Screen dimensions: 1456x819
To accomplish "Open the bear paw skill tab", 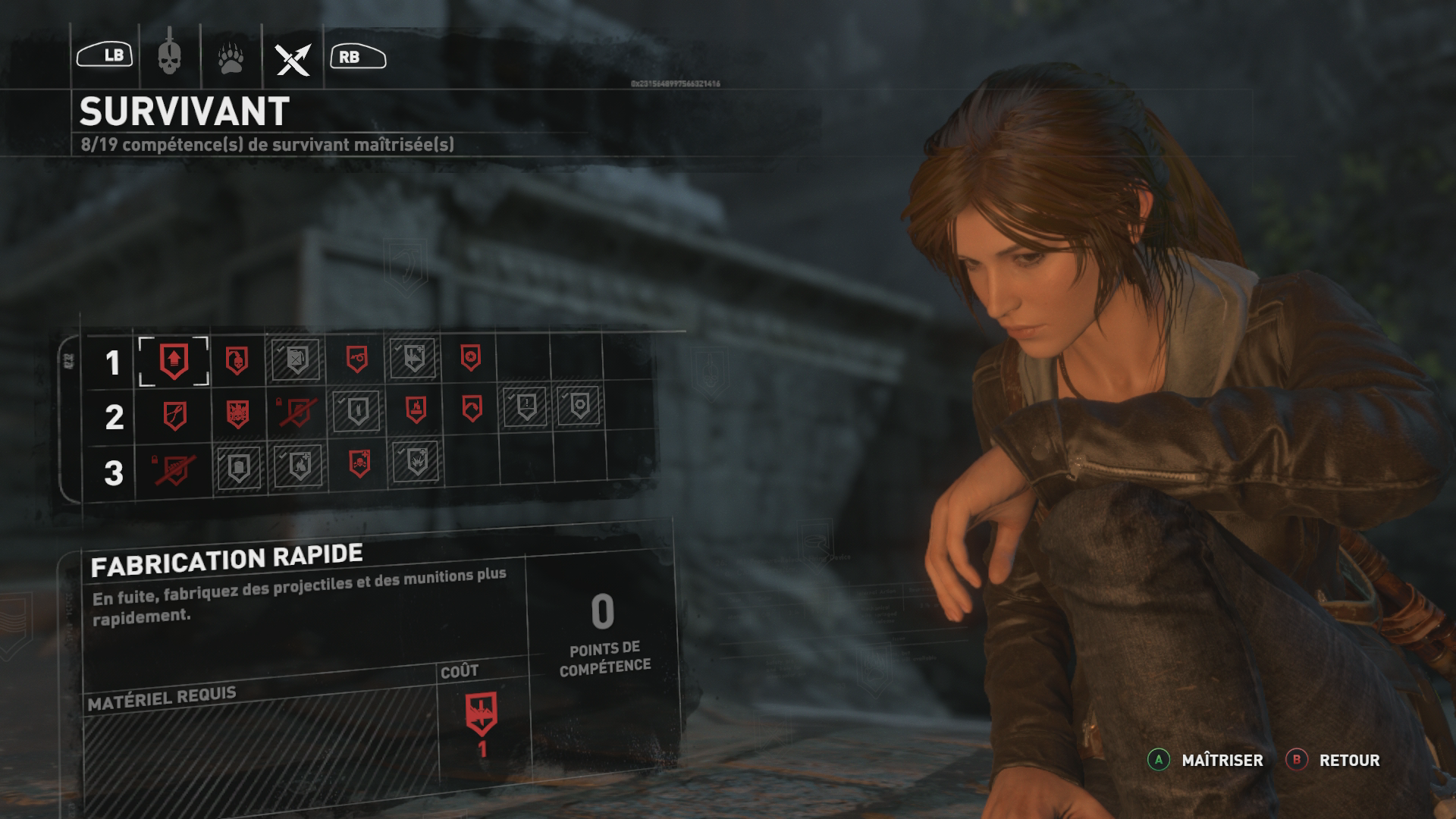I will (231, 58).
